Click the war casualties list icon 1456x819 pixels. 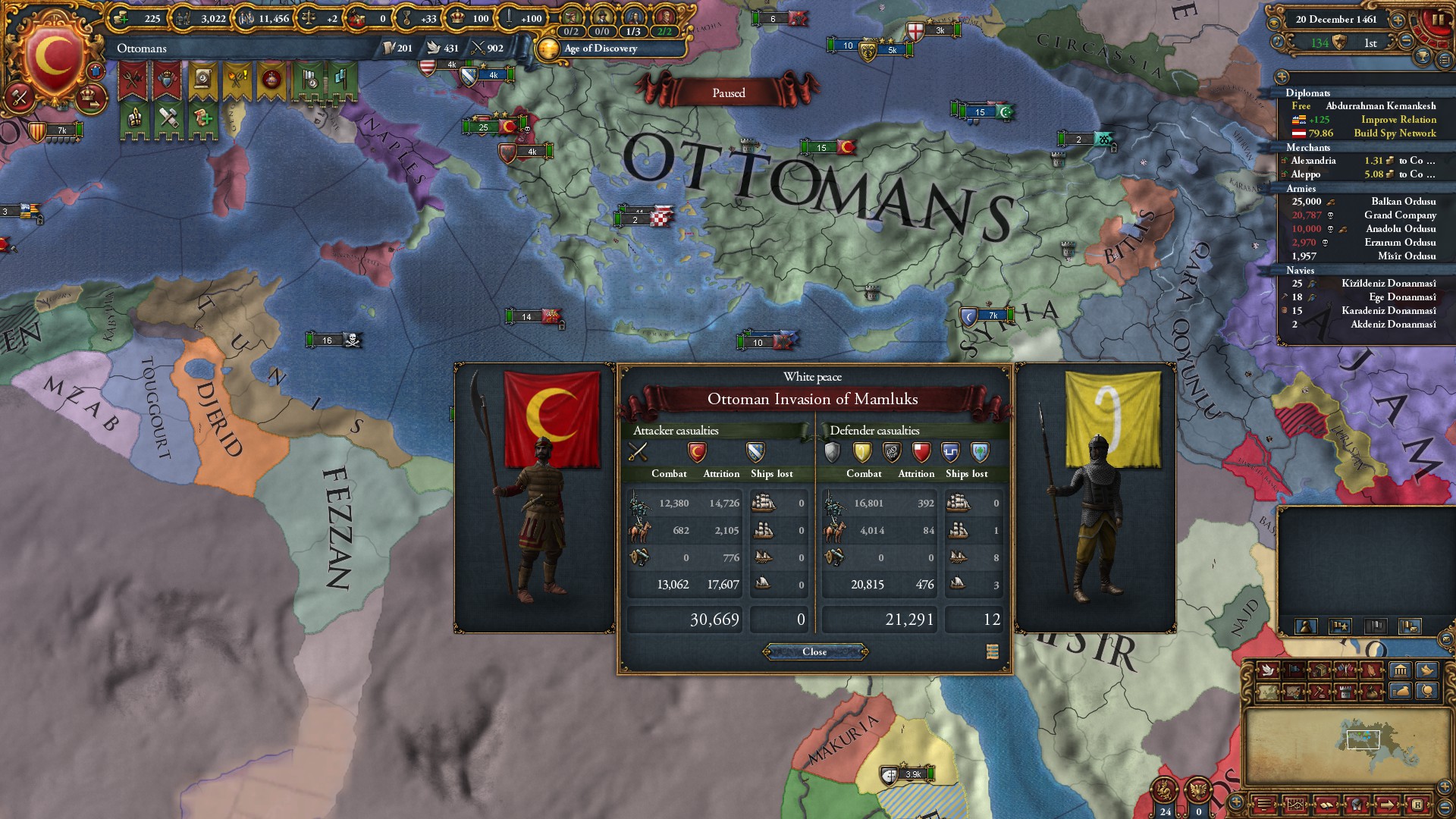coord(992,652)
